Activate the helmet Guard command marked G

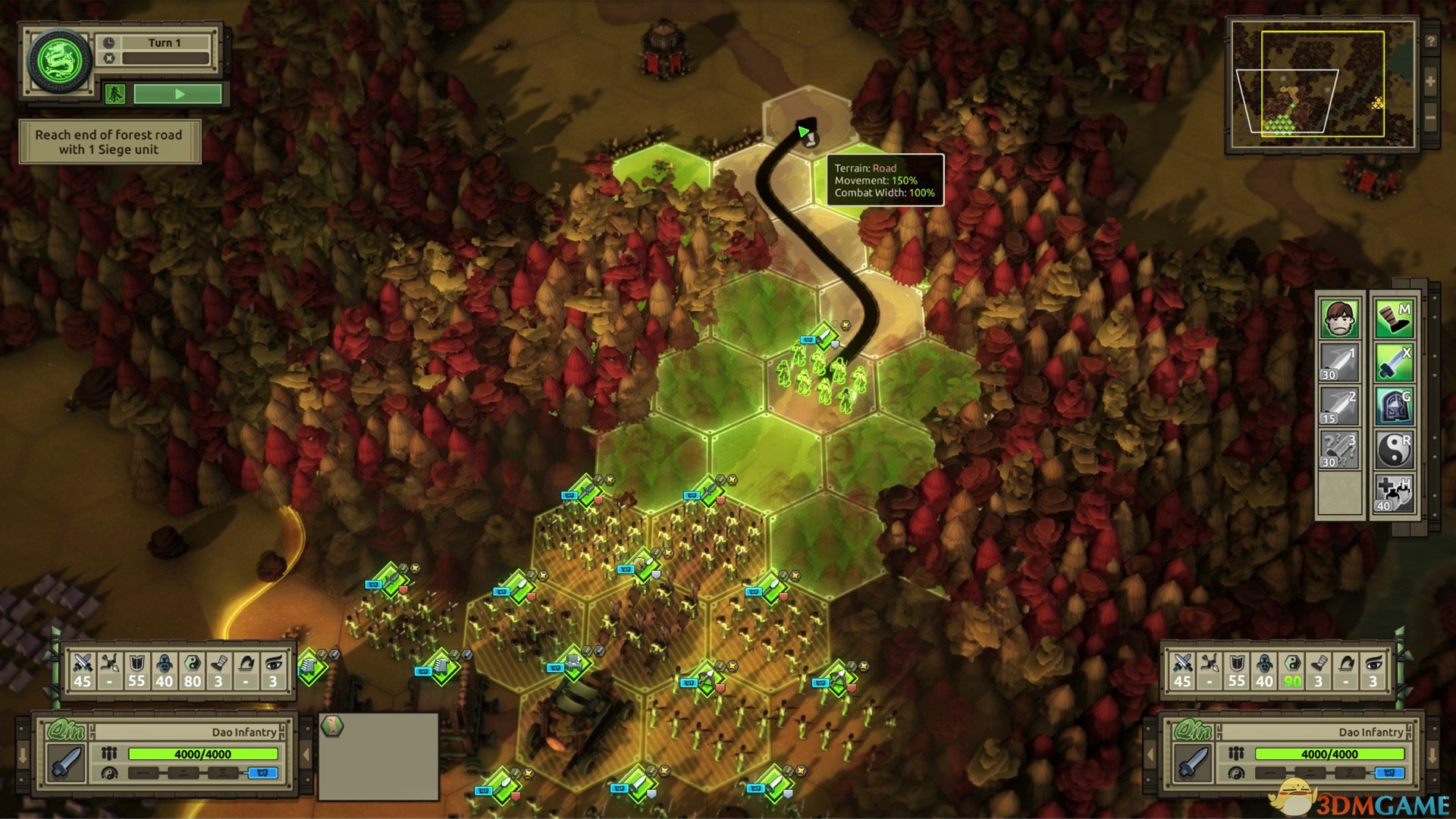(x=1394, y=406)
